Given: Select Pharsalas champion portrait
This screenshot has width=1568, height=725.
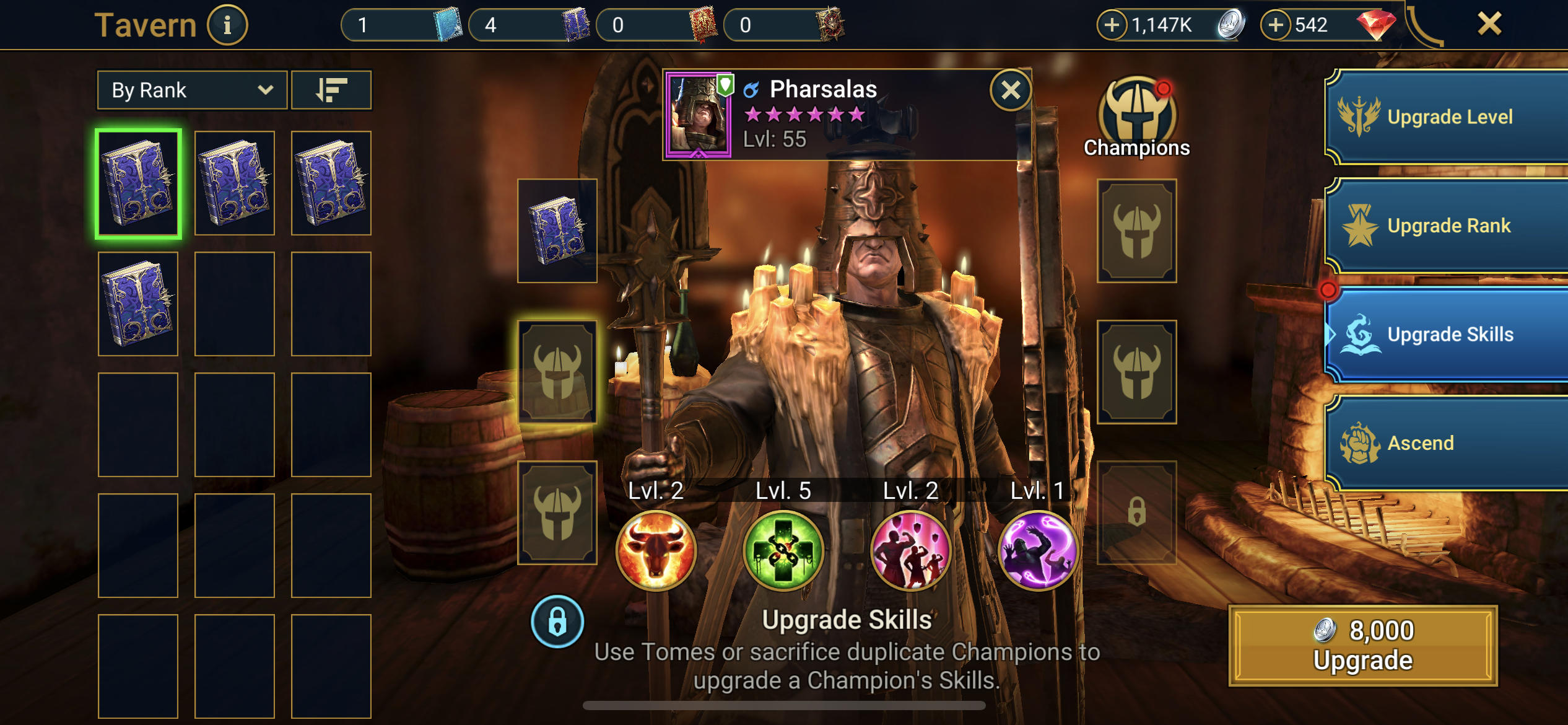Looking at the screenshot, I should (700, 115).
